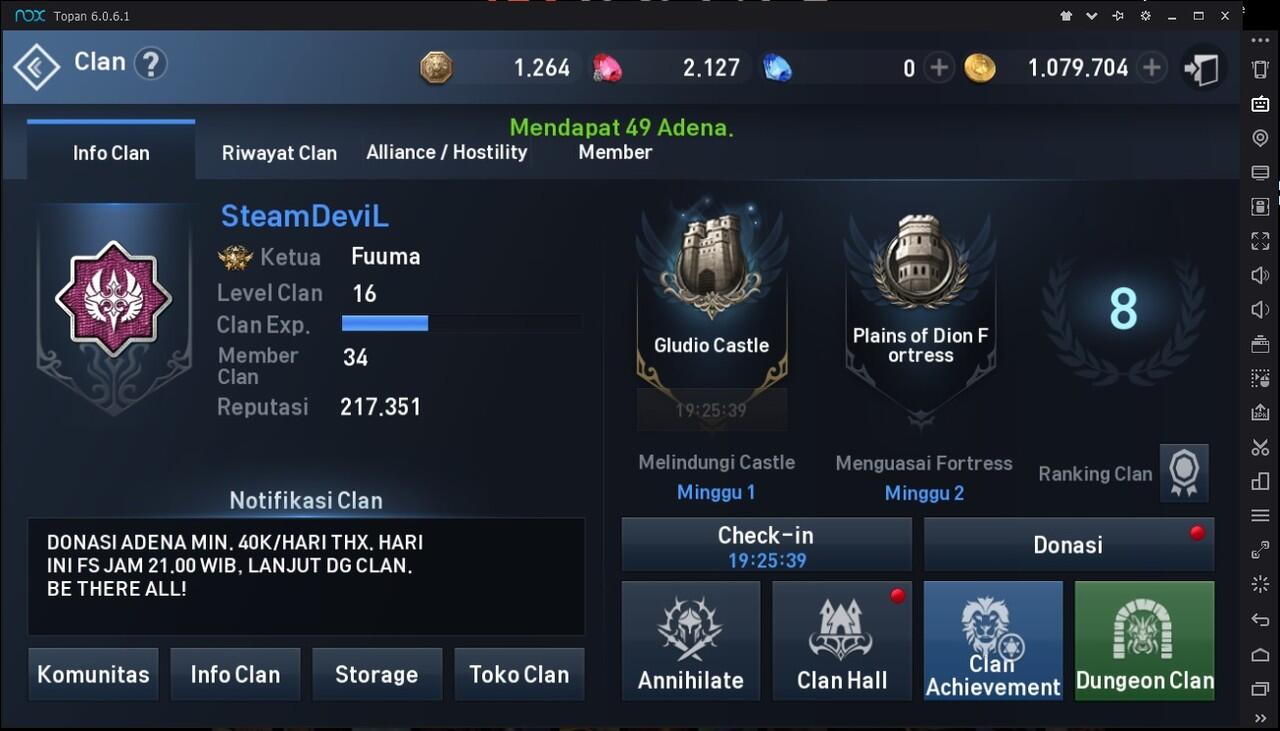Exit the clan screen via door icon
Screen dimensions: 1280x731
click(1201, 69)
